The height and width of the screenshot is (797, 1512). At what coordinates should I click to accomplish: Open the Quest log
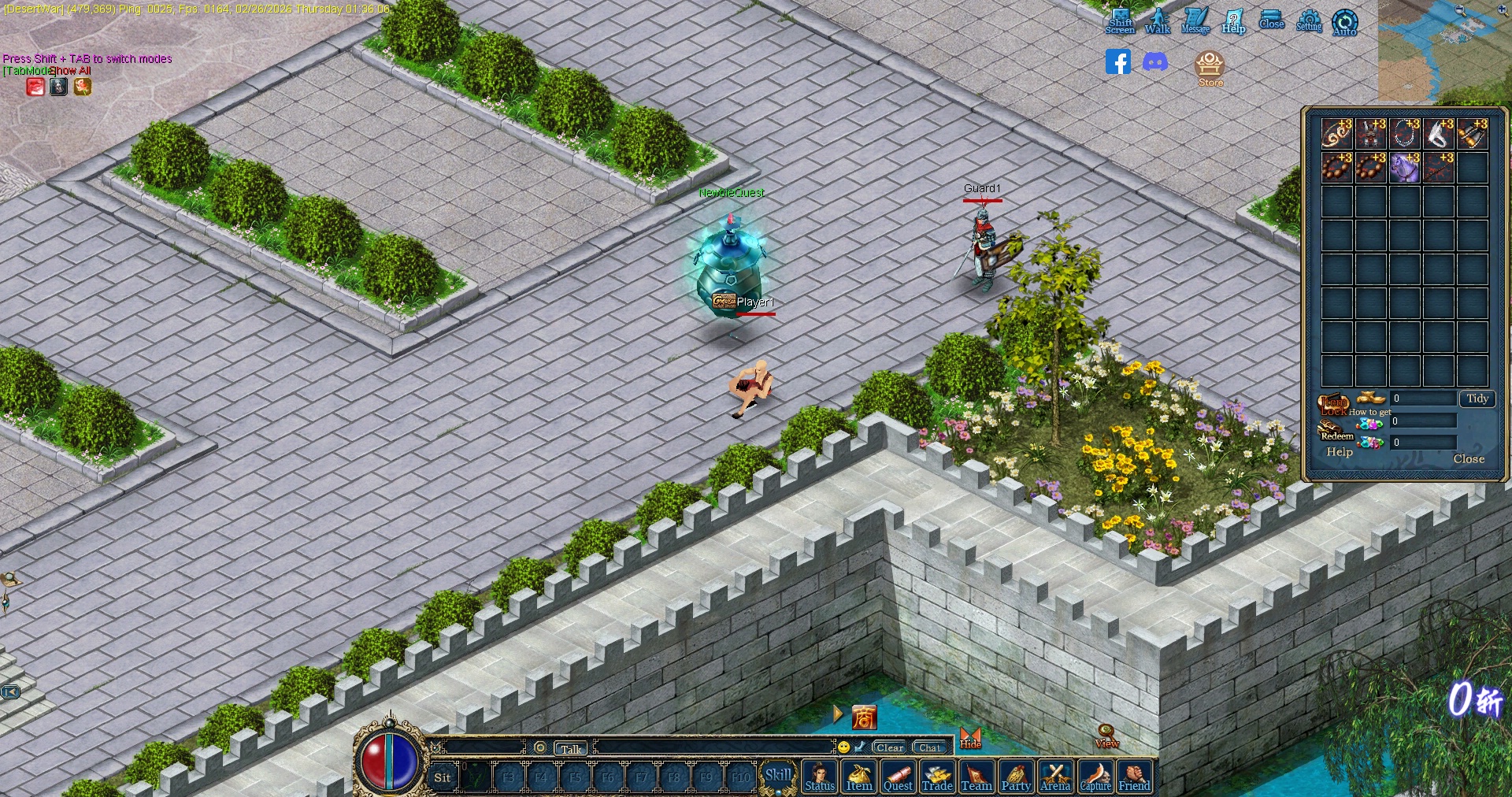tap(898, 777)
